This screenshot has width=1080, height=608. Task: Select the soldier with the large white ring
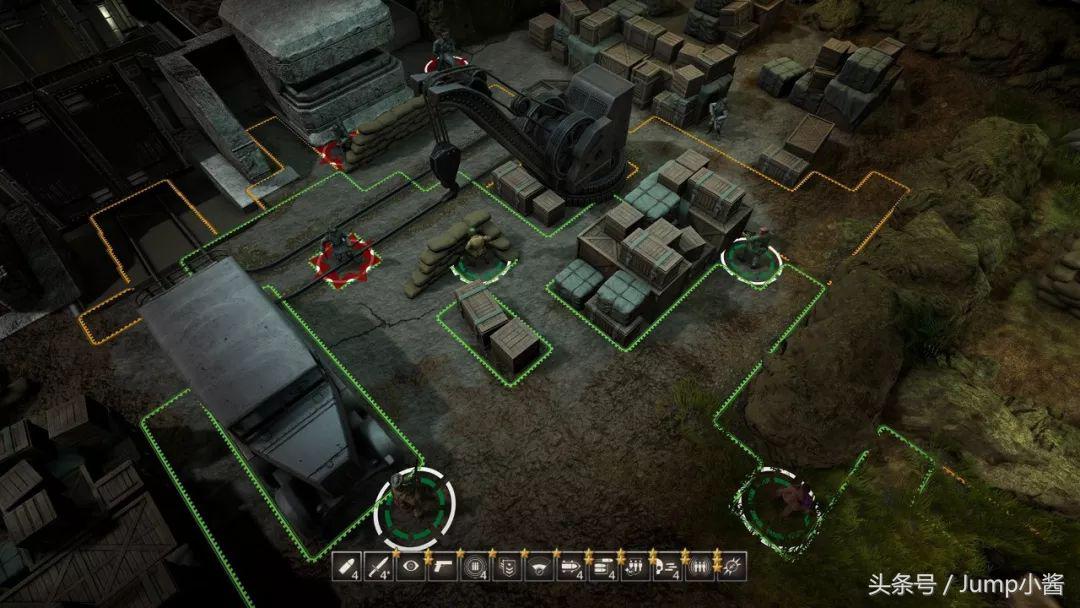[x=413, y=507]
